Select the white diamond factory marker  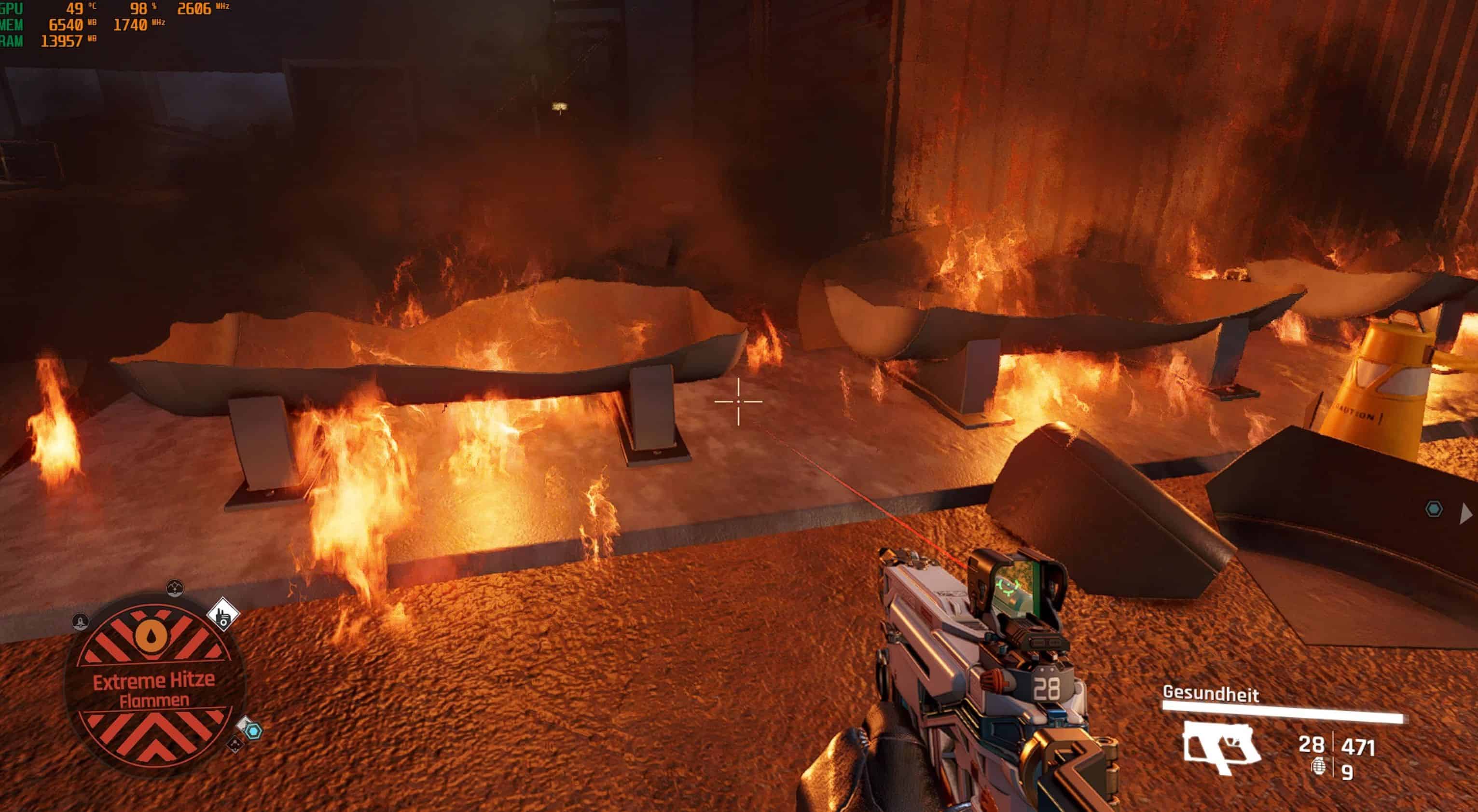222,615
